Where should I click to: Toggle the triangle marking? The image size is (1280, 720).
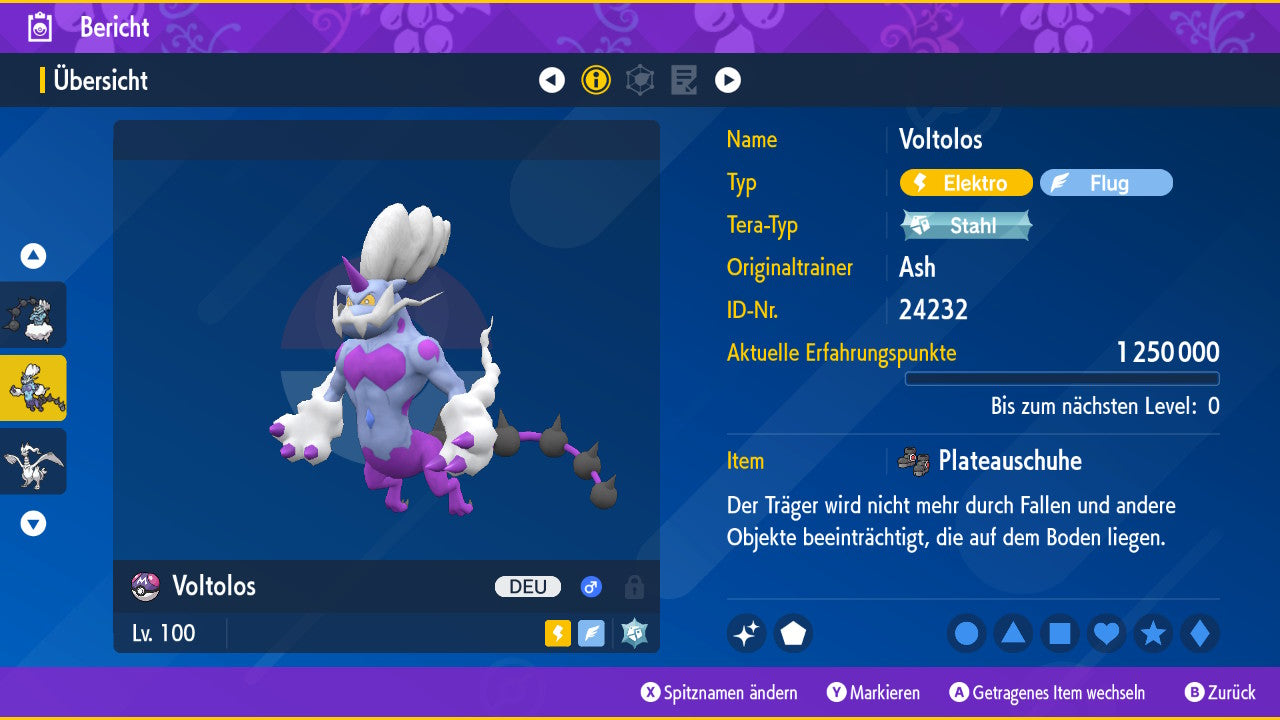(x=1013, y=634)
